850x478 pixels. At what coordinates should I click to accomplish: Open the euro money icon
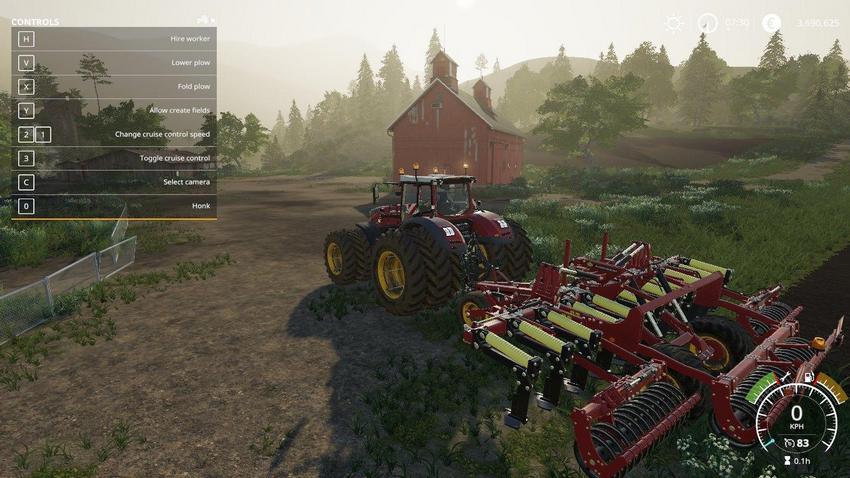point(771,22)
